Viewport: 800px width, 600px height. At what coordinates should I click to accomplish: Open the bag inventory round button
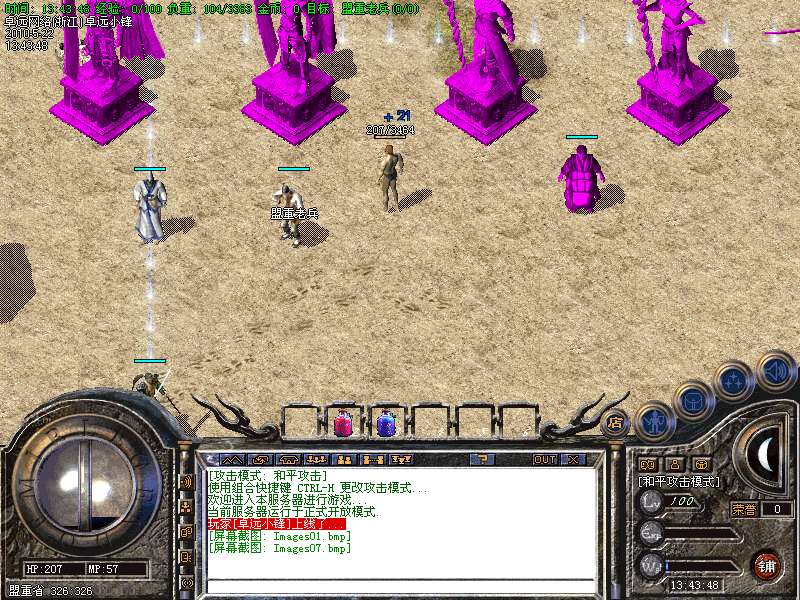(x=693, y=400)
